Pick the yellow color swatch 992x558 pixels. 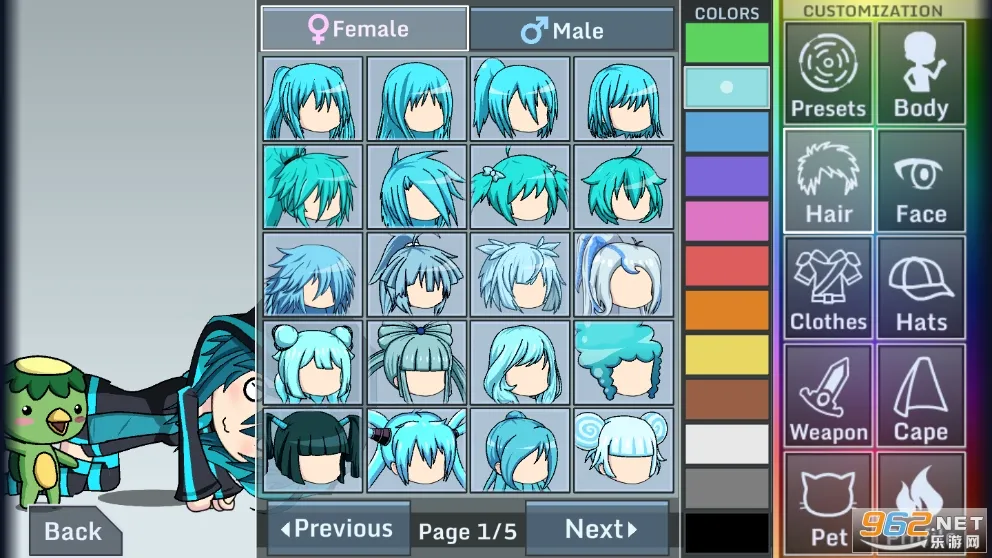point(727,355)
